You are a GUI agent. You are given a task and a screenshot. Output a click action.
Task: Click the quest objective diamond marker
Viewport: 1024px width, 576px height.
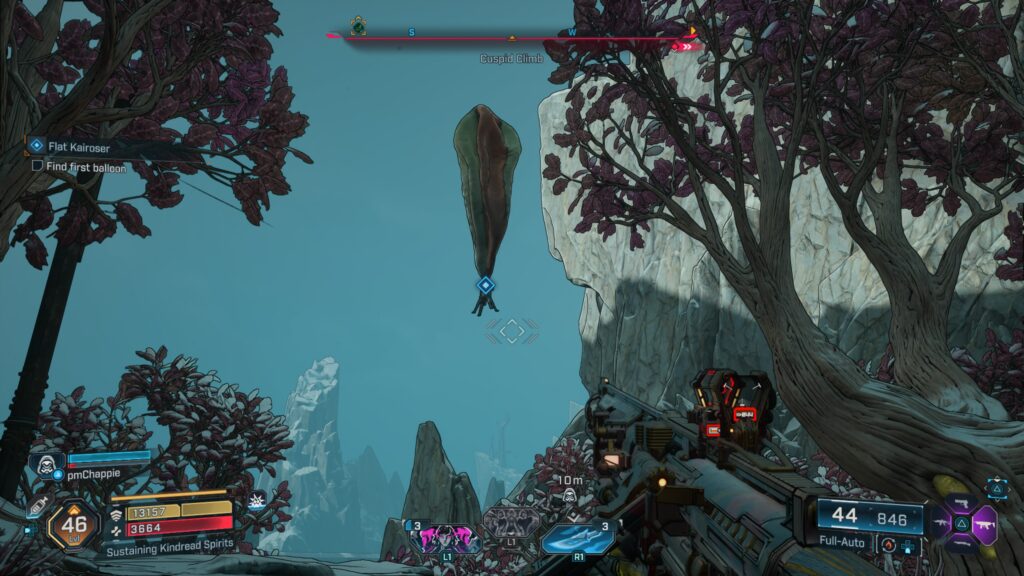point(485,285)
